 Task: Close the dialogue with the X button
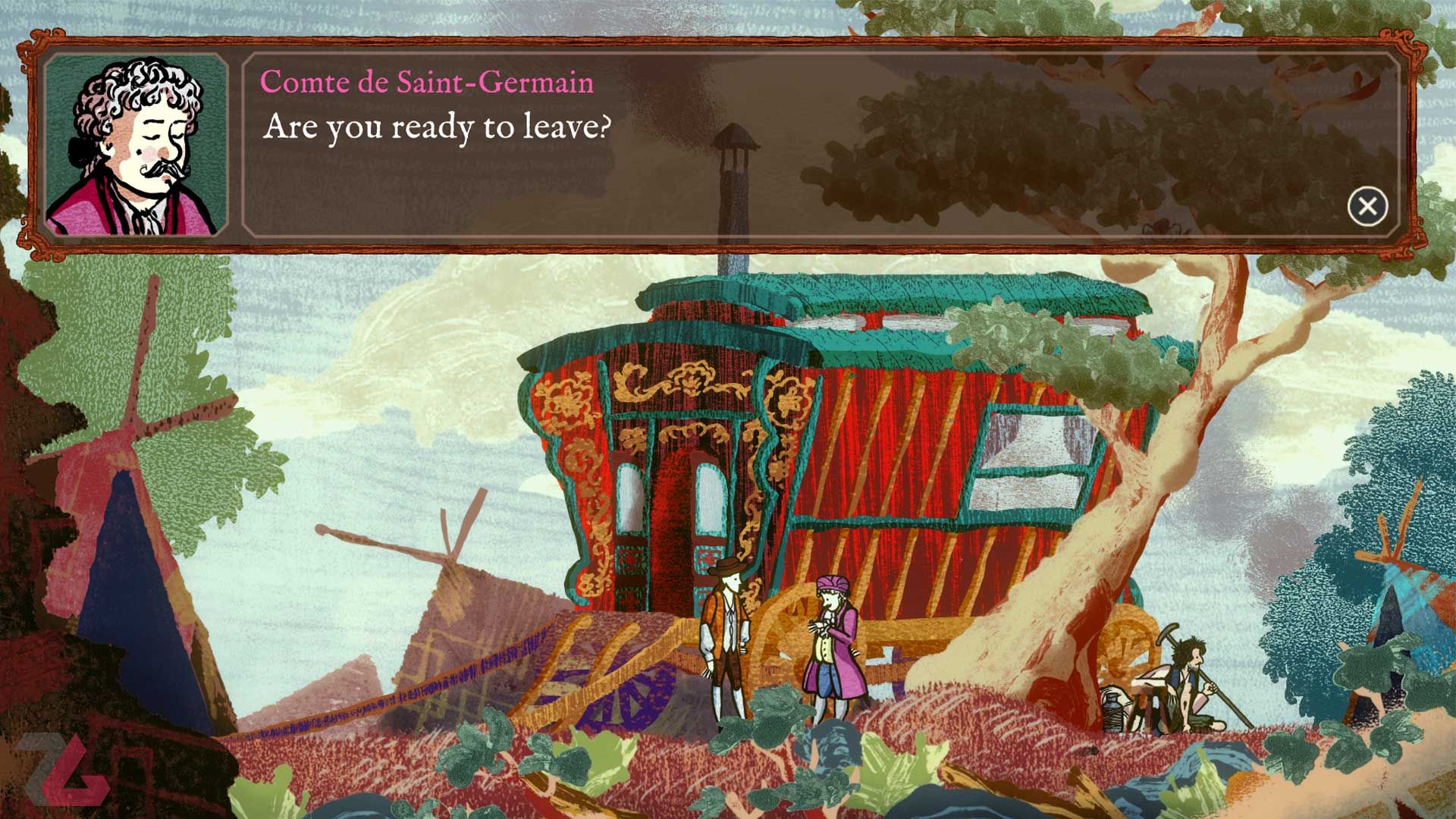tap(1367, 206)
